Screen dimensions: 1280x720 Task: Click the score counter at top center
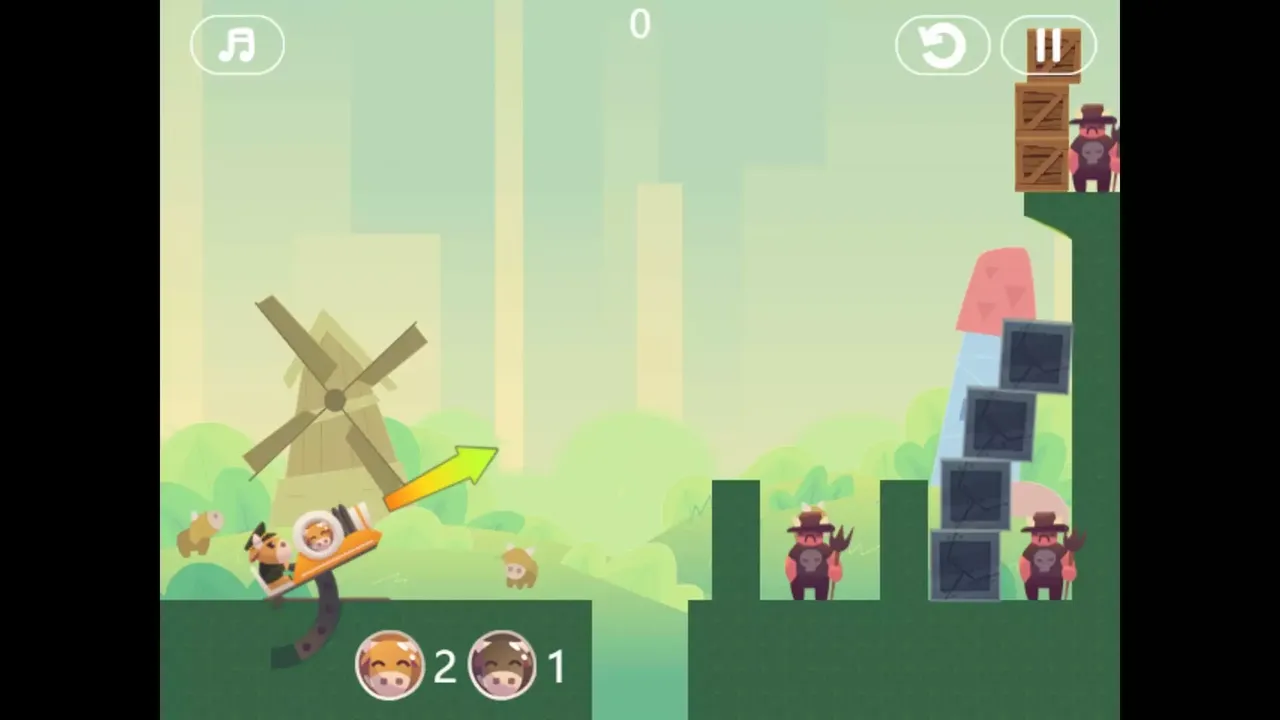pos(640,24)
